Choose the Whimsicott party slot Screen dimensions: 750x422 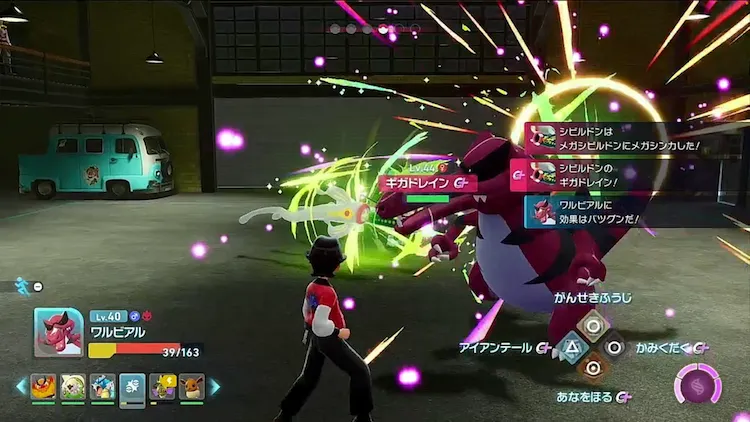tap(73, 386)
